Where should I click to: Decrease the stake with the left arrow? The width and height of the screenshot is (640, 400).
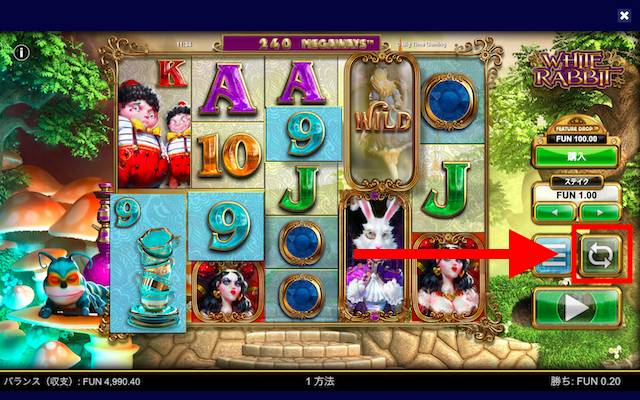coord(551,212)
